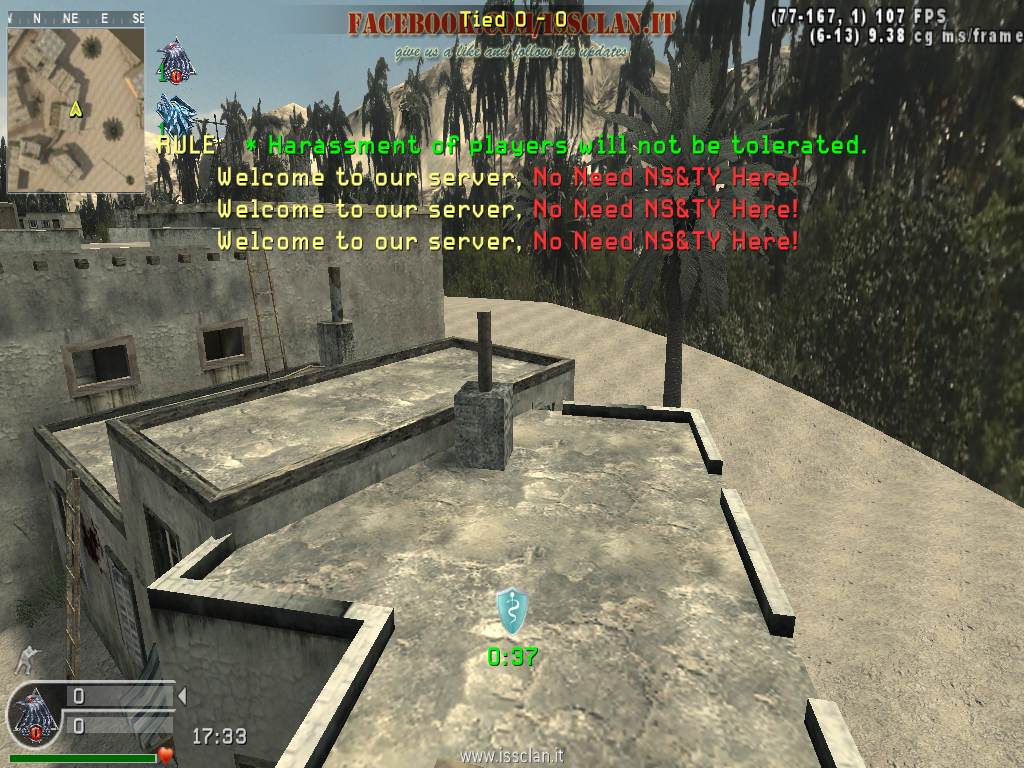The image size is (1024, 768).
Task: Select the standing soldier stance icon
Action: click(x=27, y=658)
